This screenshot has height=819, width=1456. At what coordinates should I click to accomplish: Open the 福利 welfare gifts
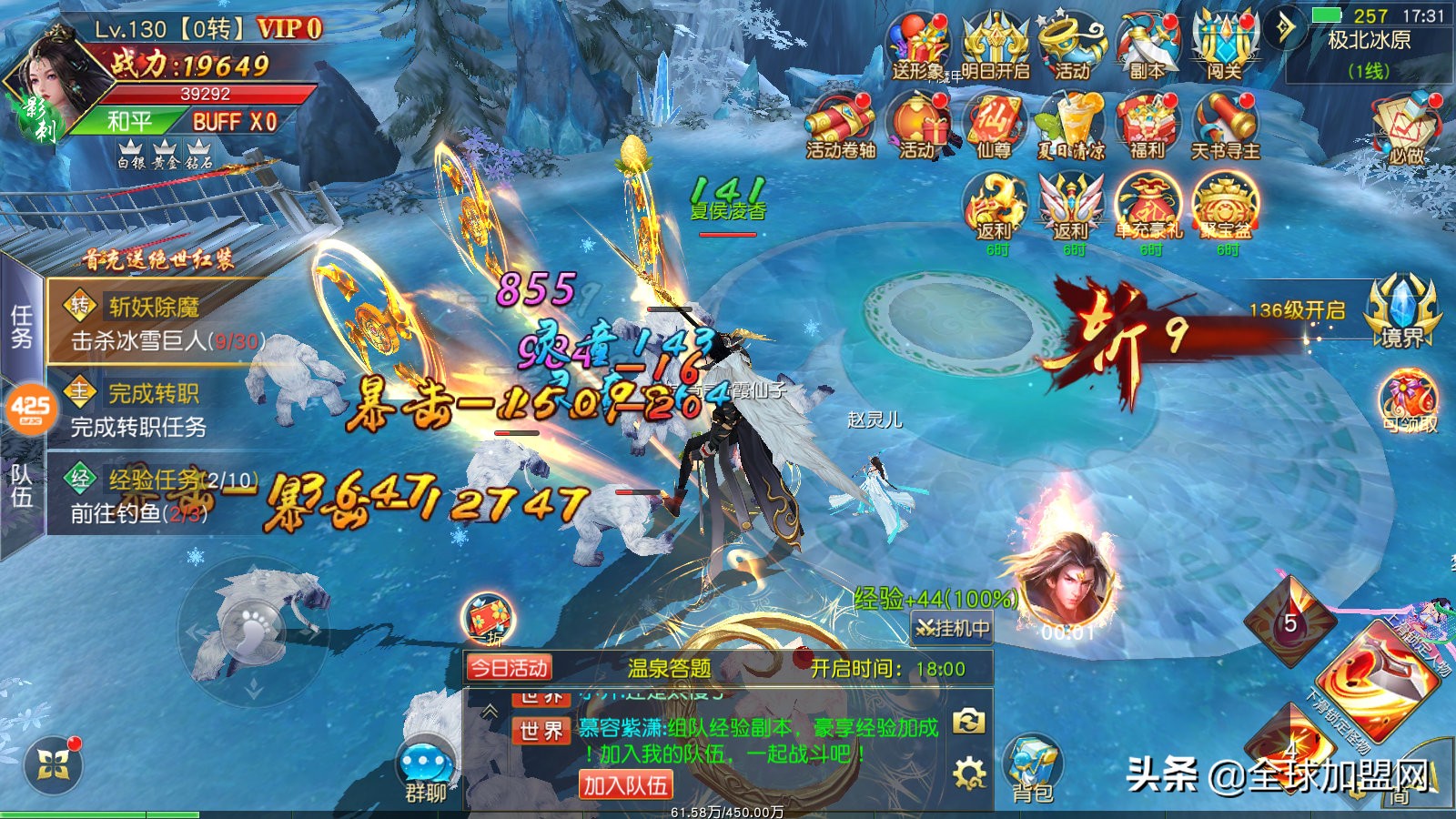tap(1147, 127)
